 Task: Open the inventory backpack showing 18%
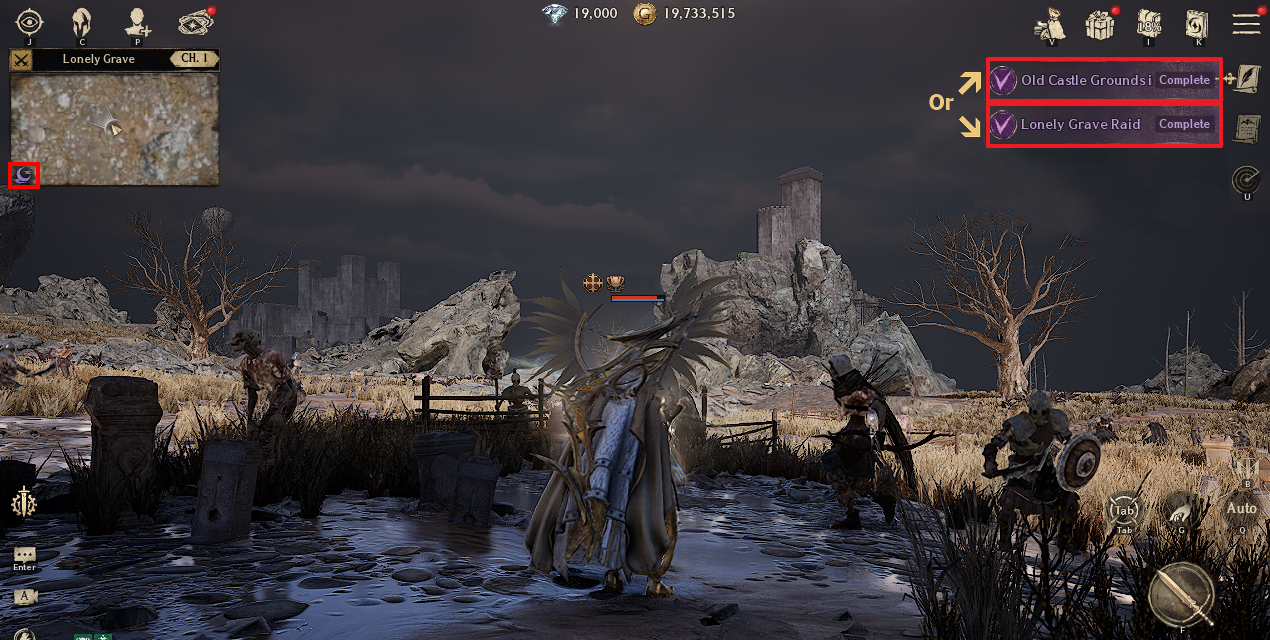(x=1149, y=23)
